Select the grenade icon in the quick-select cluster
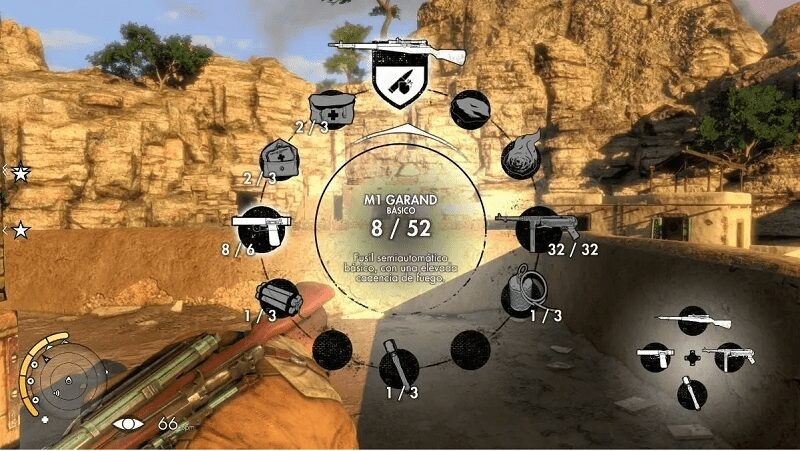800x451 pixels. click(691, 392)
